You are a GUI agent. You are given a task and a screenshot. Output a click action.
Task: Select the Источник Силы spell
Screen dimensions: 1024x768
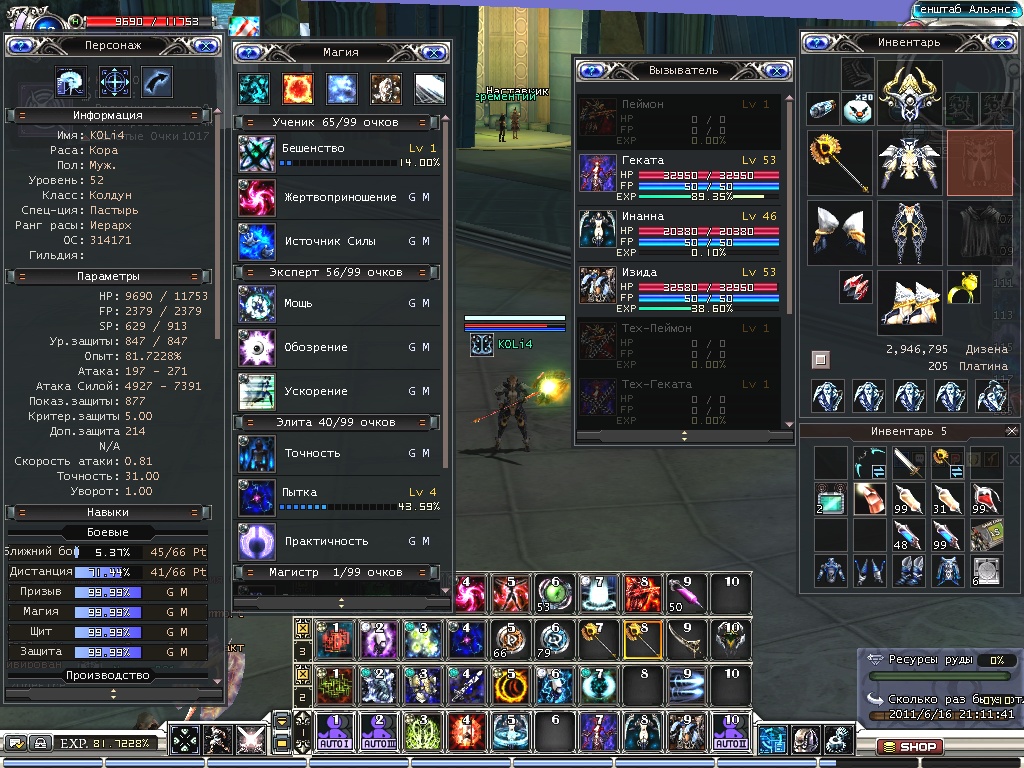point(257,242)
